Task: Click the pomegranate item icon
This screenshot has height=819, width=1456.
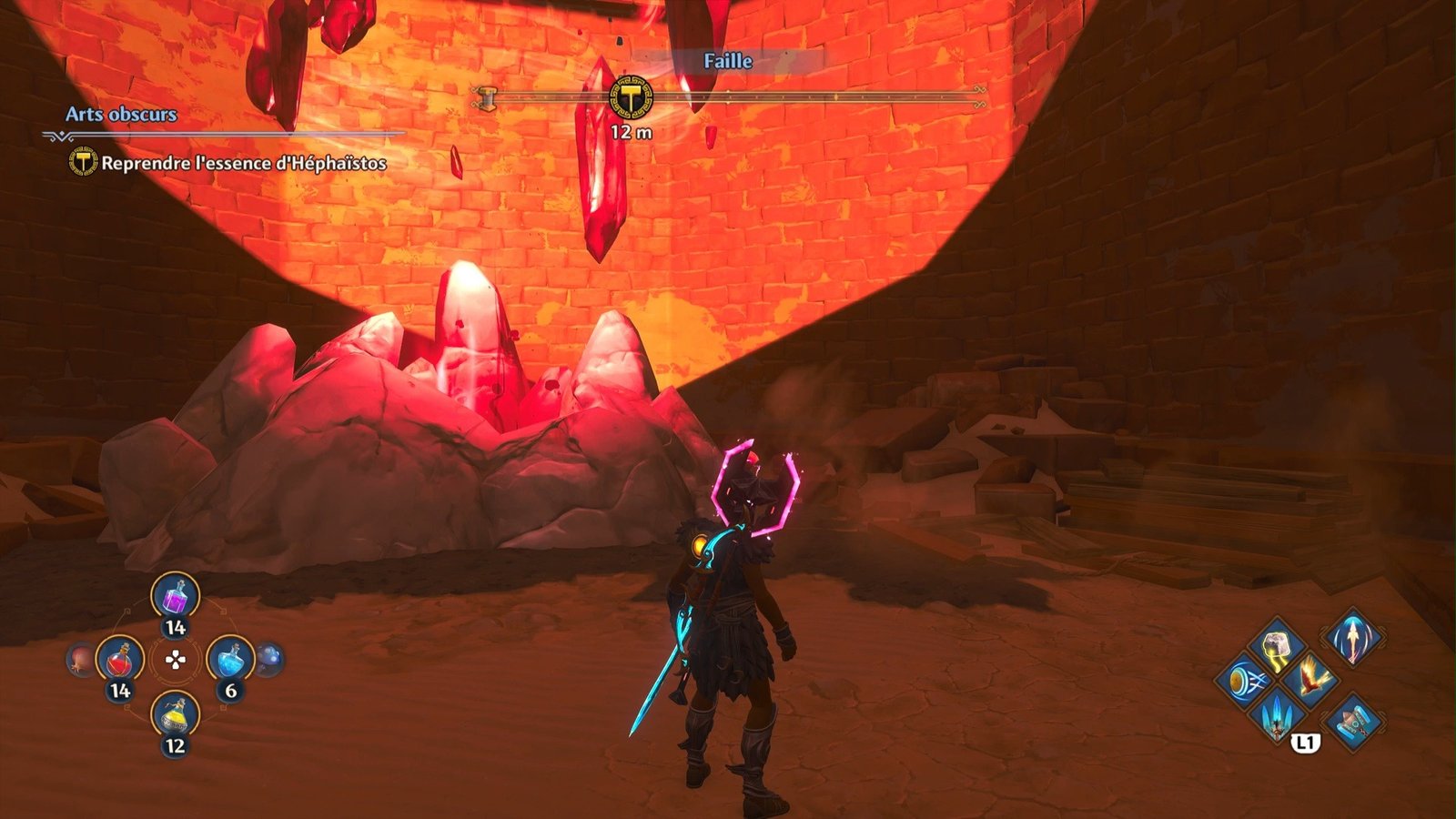Action: click(80, 660)
